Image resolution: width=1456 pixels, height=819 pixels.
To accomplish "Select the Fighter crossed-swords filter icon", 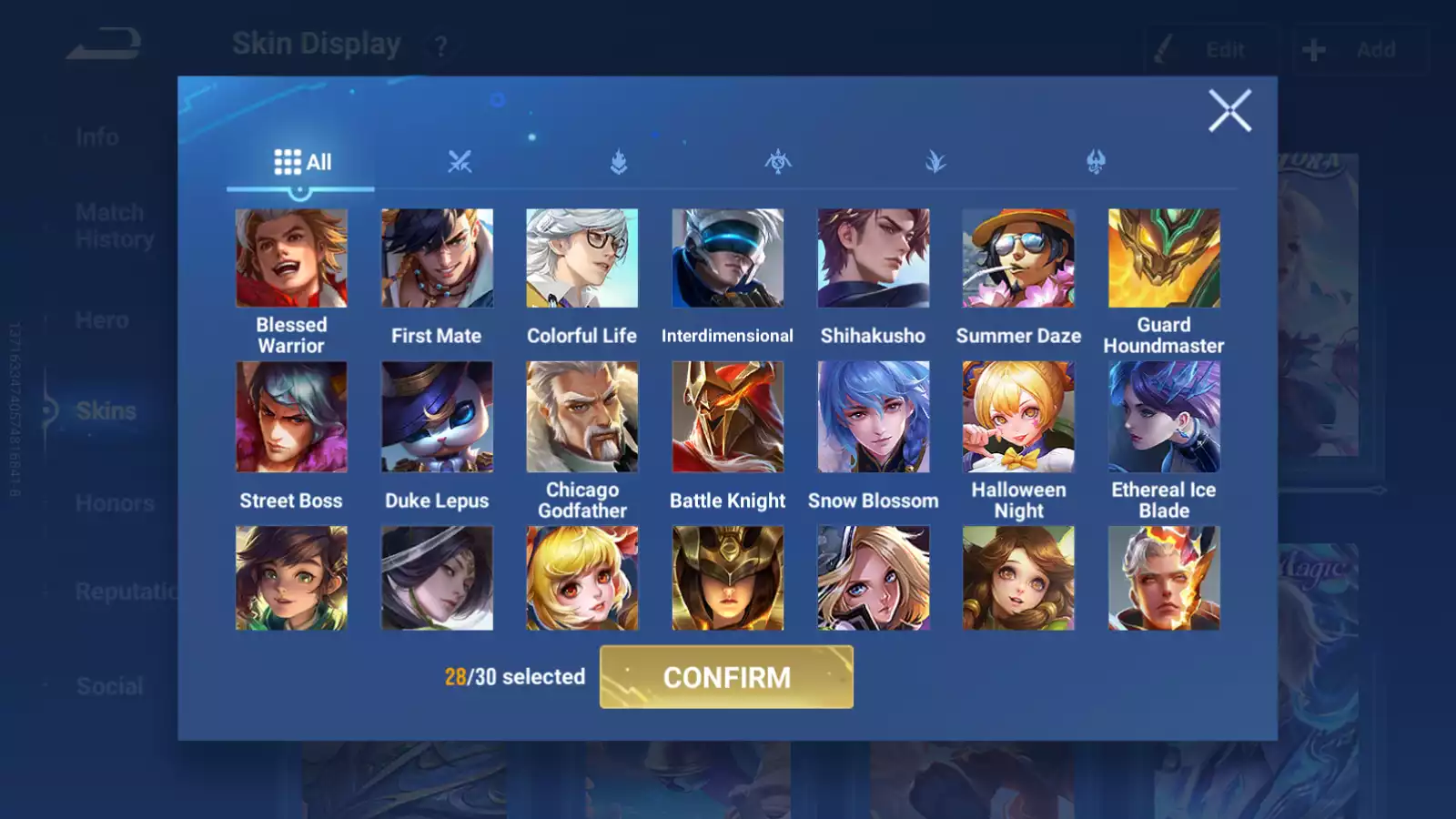I will pos(460,162).
